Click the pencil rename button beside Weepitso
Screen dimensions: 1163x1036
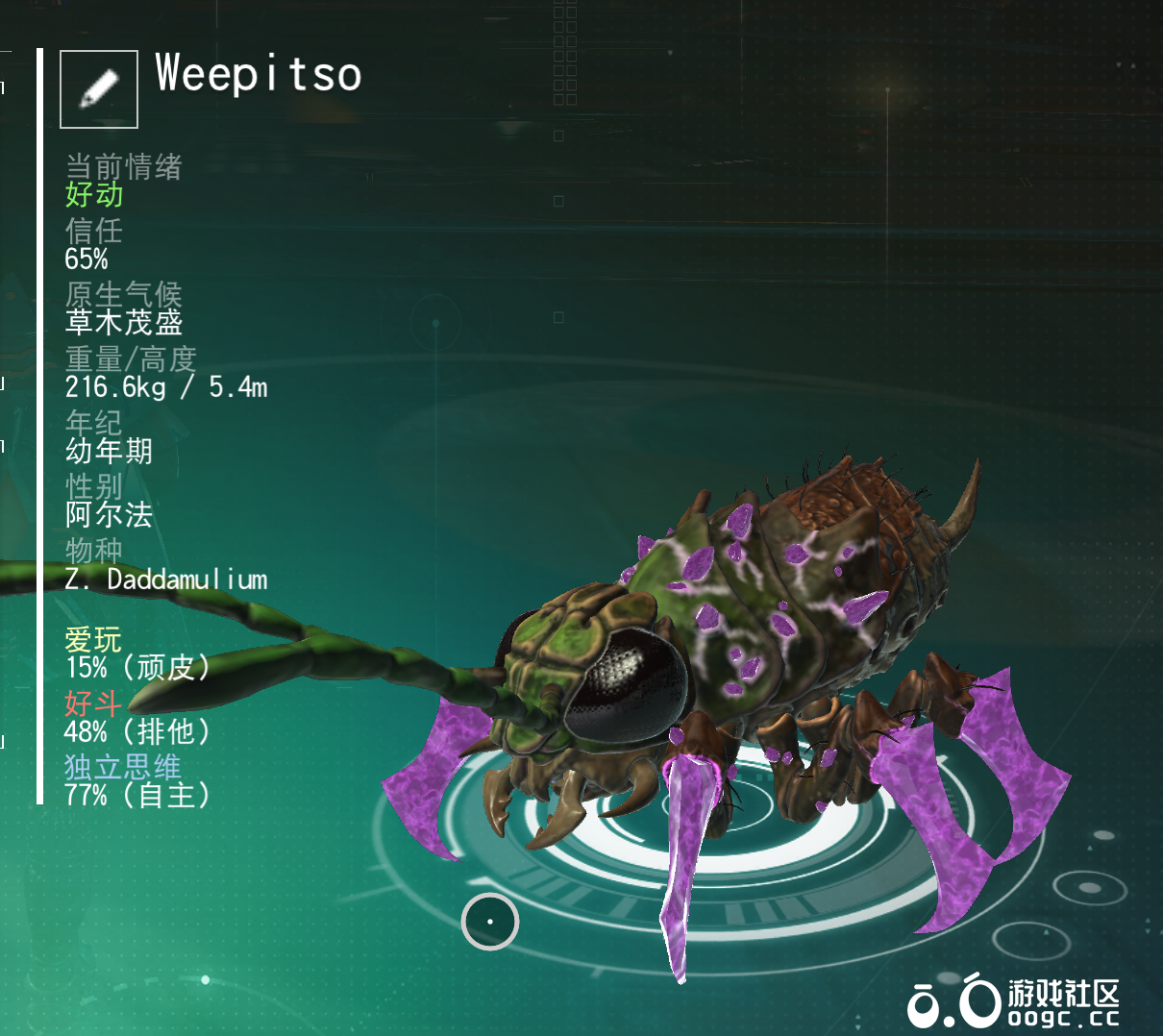pyautogui.click(x=99, y=89)
